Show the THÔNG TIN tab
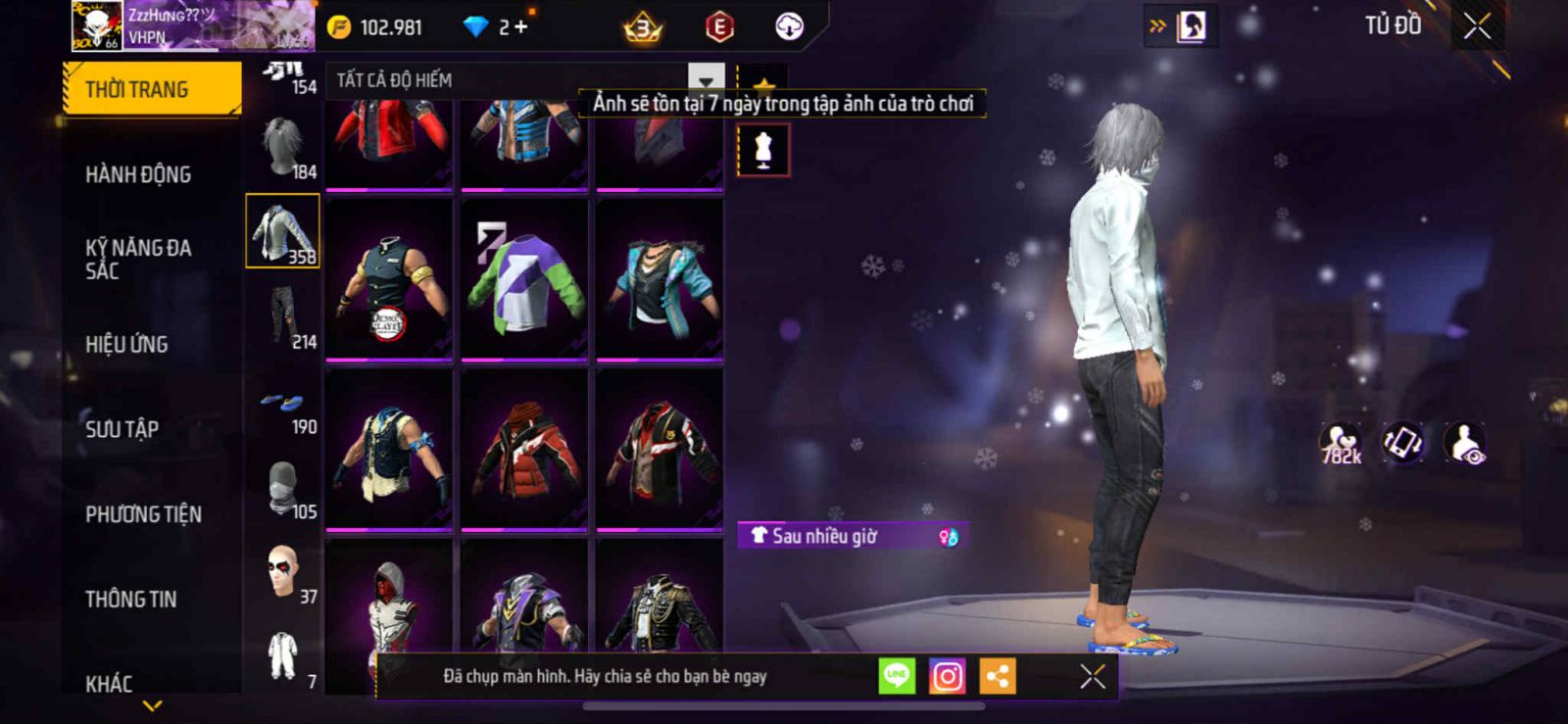Image resolution: width=1568 pixels, height=724 pixels. click(x=131, y=599)
